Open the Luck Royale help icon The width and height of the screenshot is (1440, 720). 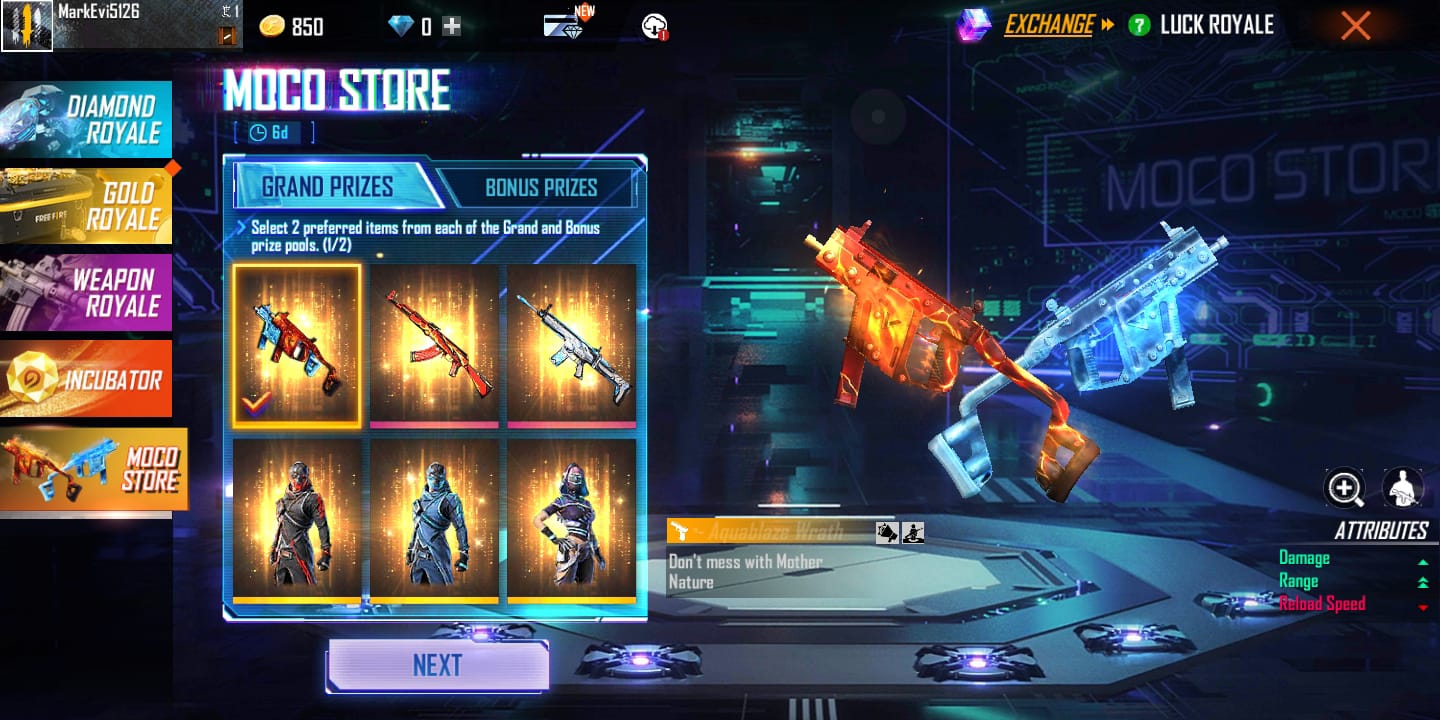[1138, 26]
